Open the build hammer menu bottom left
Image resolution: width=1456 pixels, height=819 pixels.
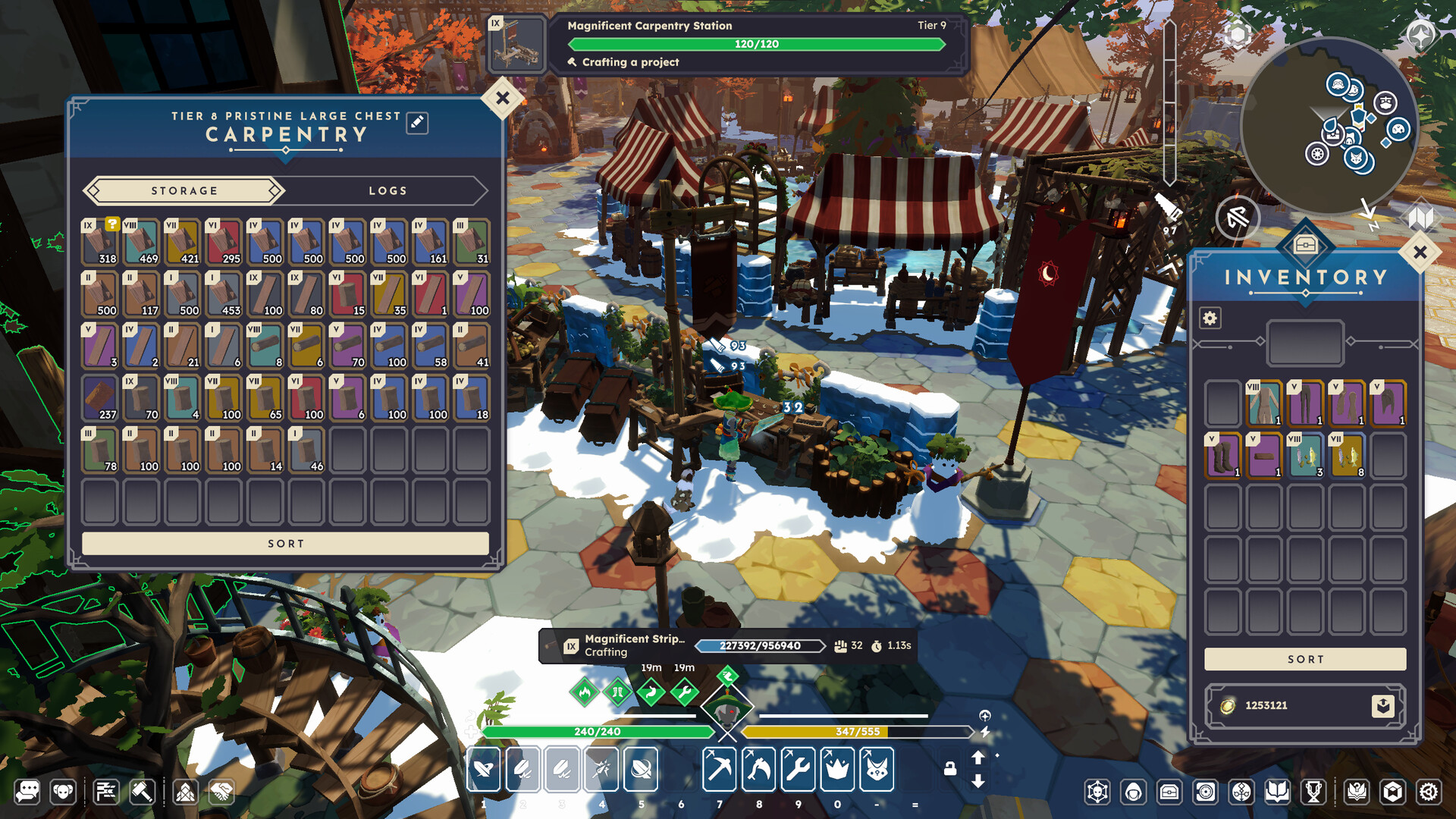[x=141, y=793]
